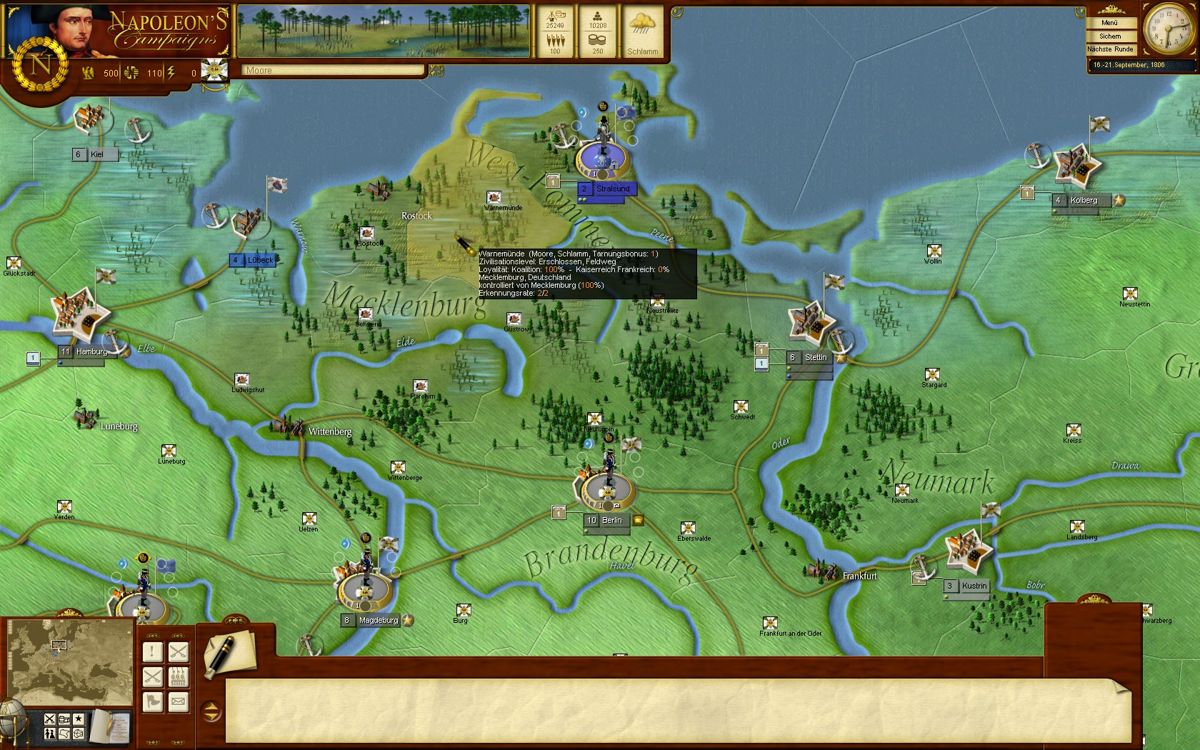
Task: Select the flag order button
Action: [x=153, y=701]
